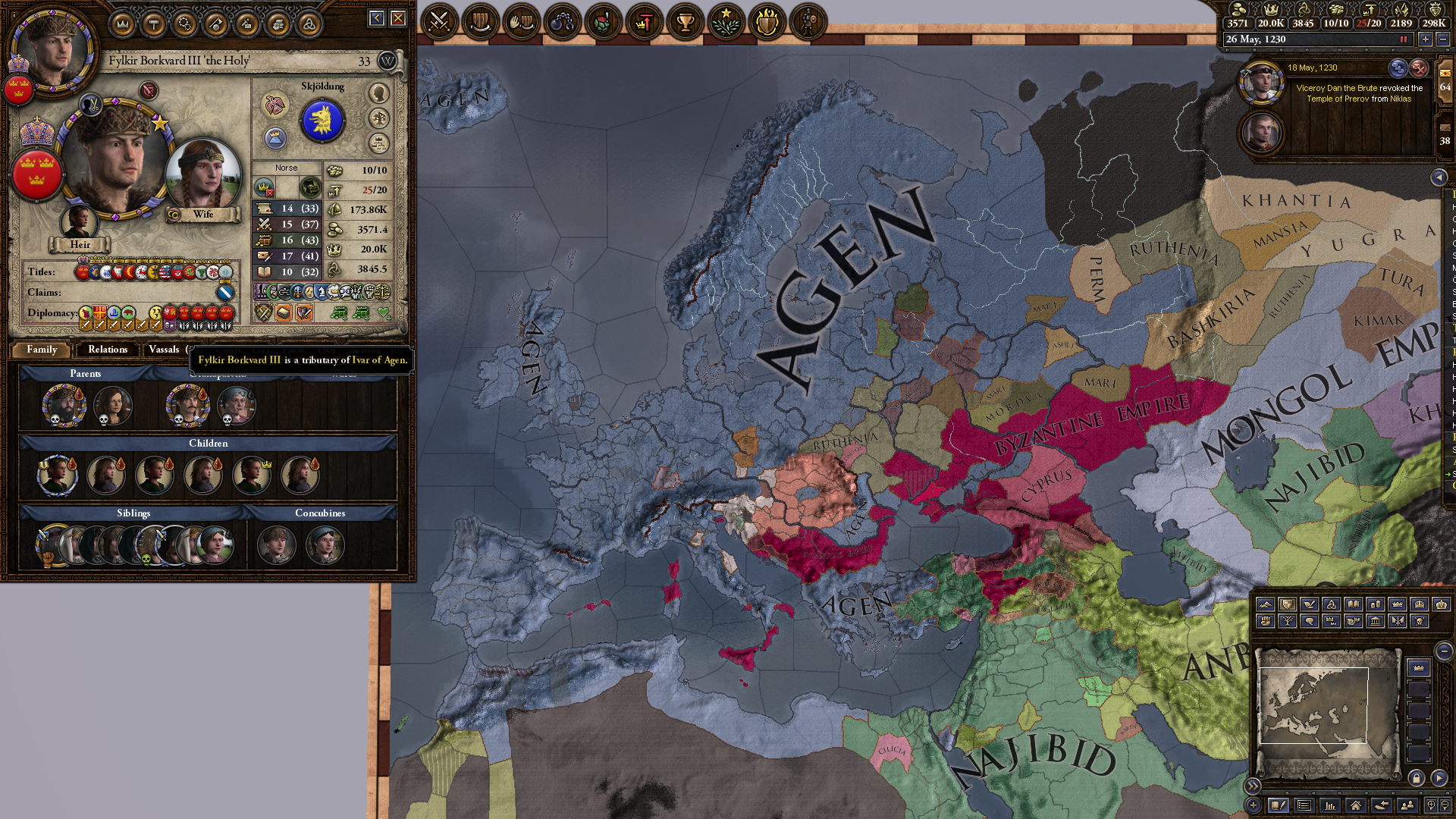Collapse the outliner with right-edge arrow
This screenshot has width=1456, height=819.
[1439, 177]
